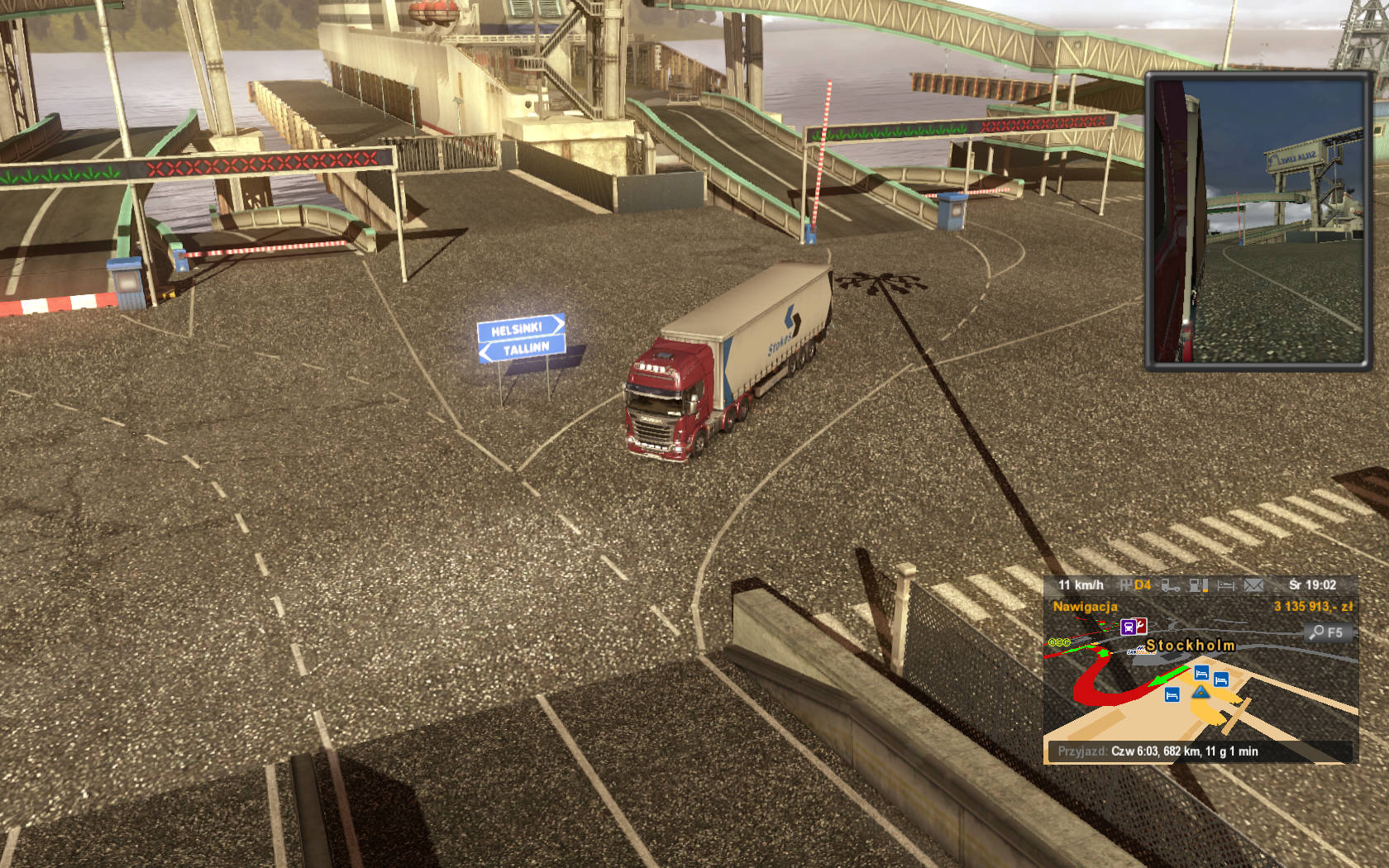Image resolution: width=1389 pixels, height=868 pixels.
Task: Click the rest bed icon in status bar
Action: point(1225,585)
